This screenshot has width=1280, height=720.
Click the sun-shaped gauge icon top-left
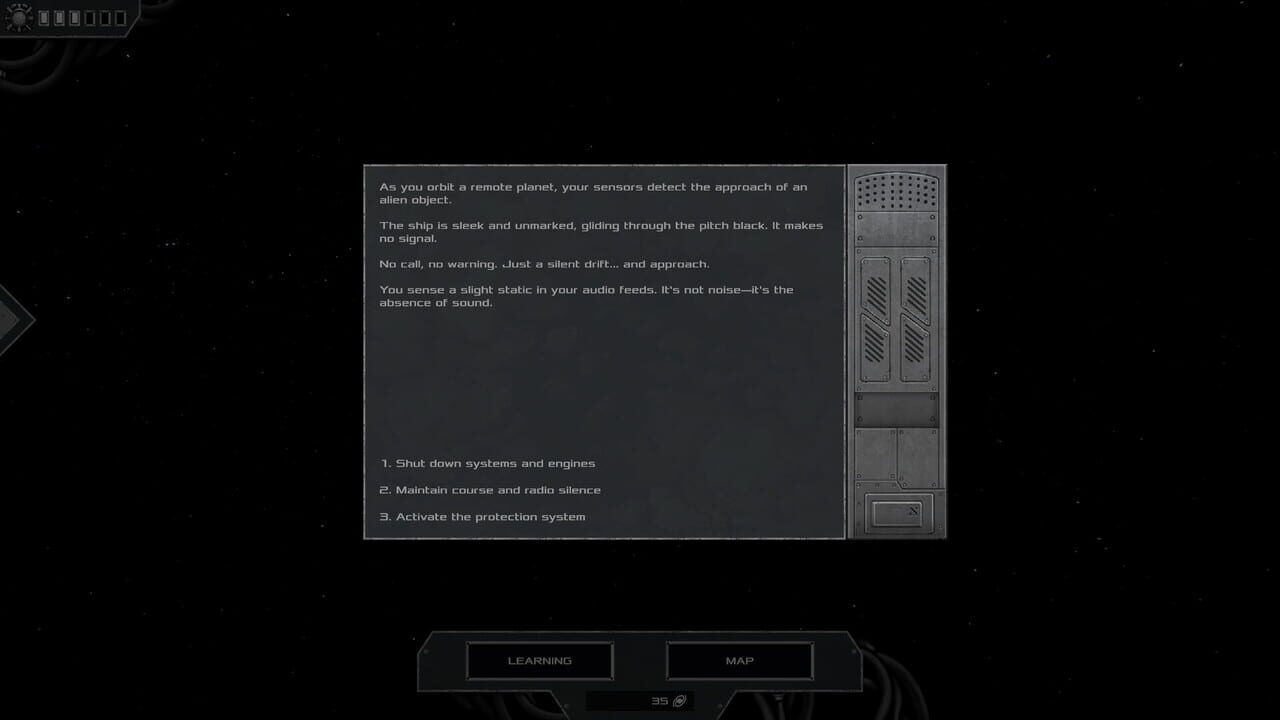coord(19,17)
